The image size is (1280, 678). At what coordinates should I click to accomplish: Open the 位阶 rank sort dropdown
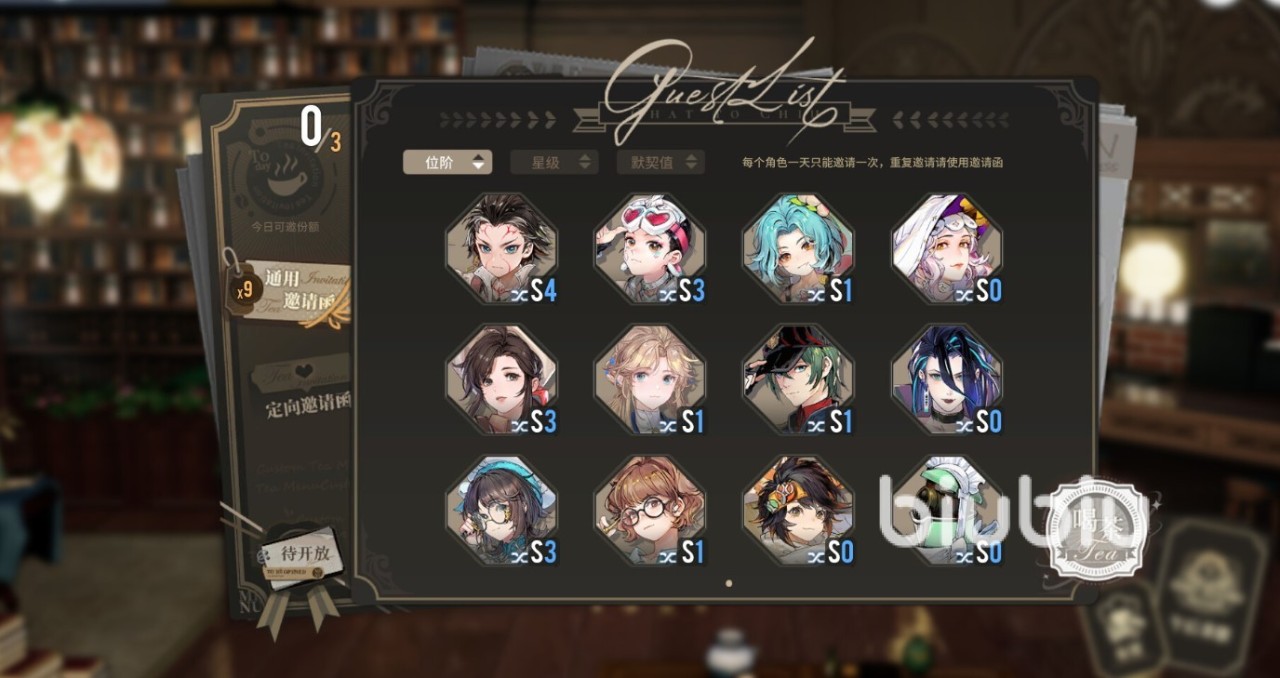447,162
